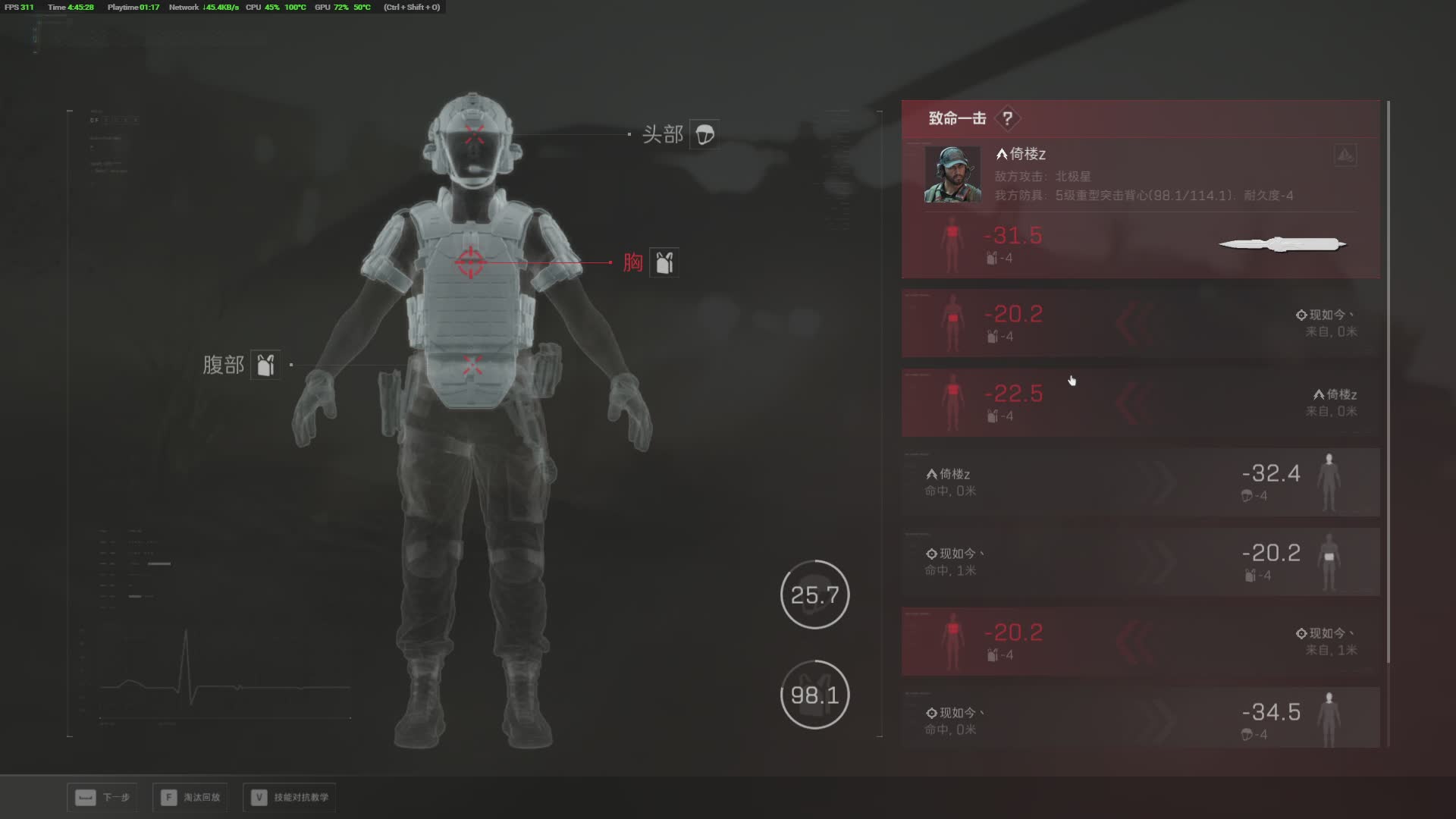Open the 技能对抗教学 tutorial
This screenshot has width=1456, height=819.
pyautogui.click(x=290, y=797)
